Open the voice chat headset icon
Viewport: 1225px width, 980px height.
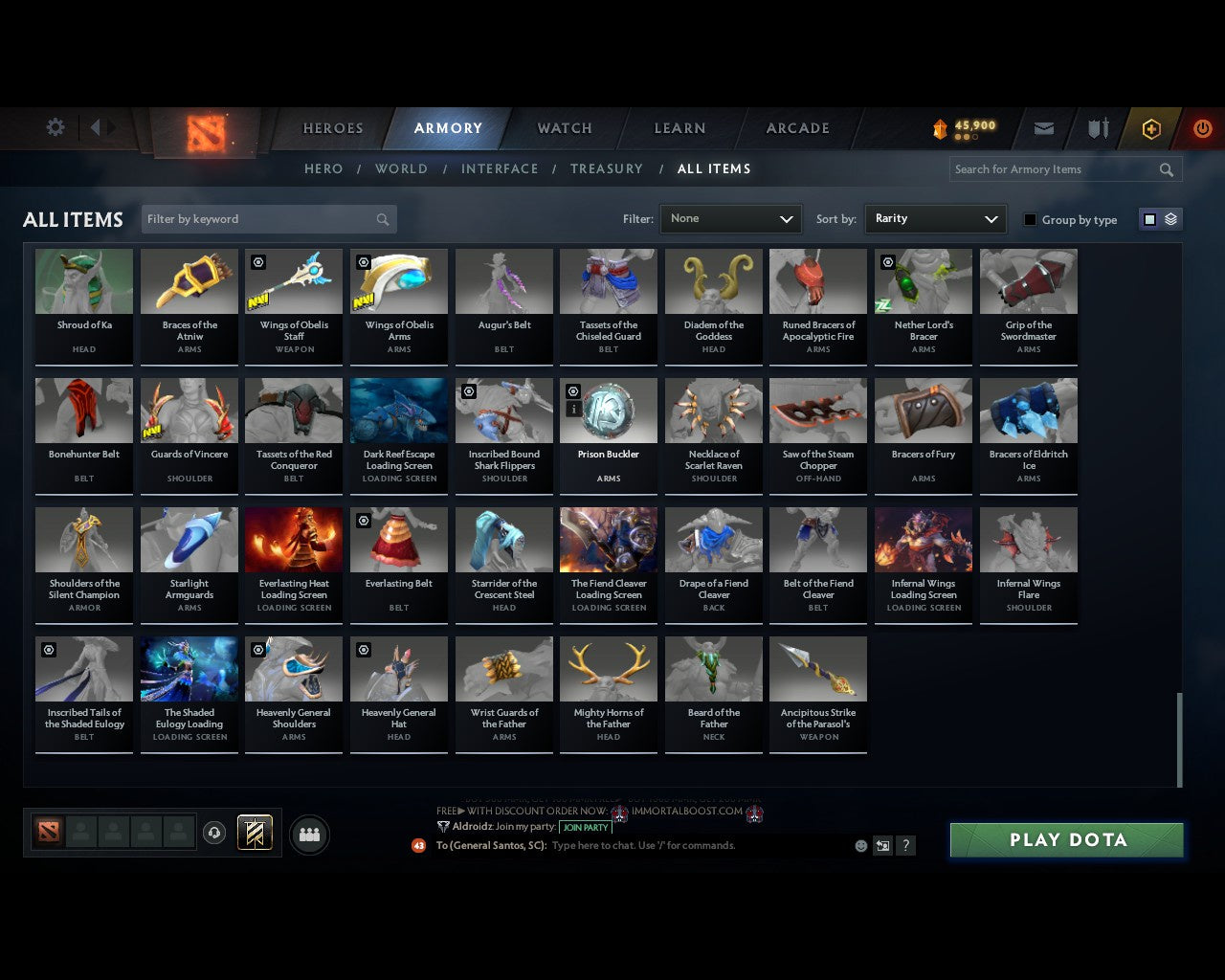pyautogui.click(x=215, y=834)
